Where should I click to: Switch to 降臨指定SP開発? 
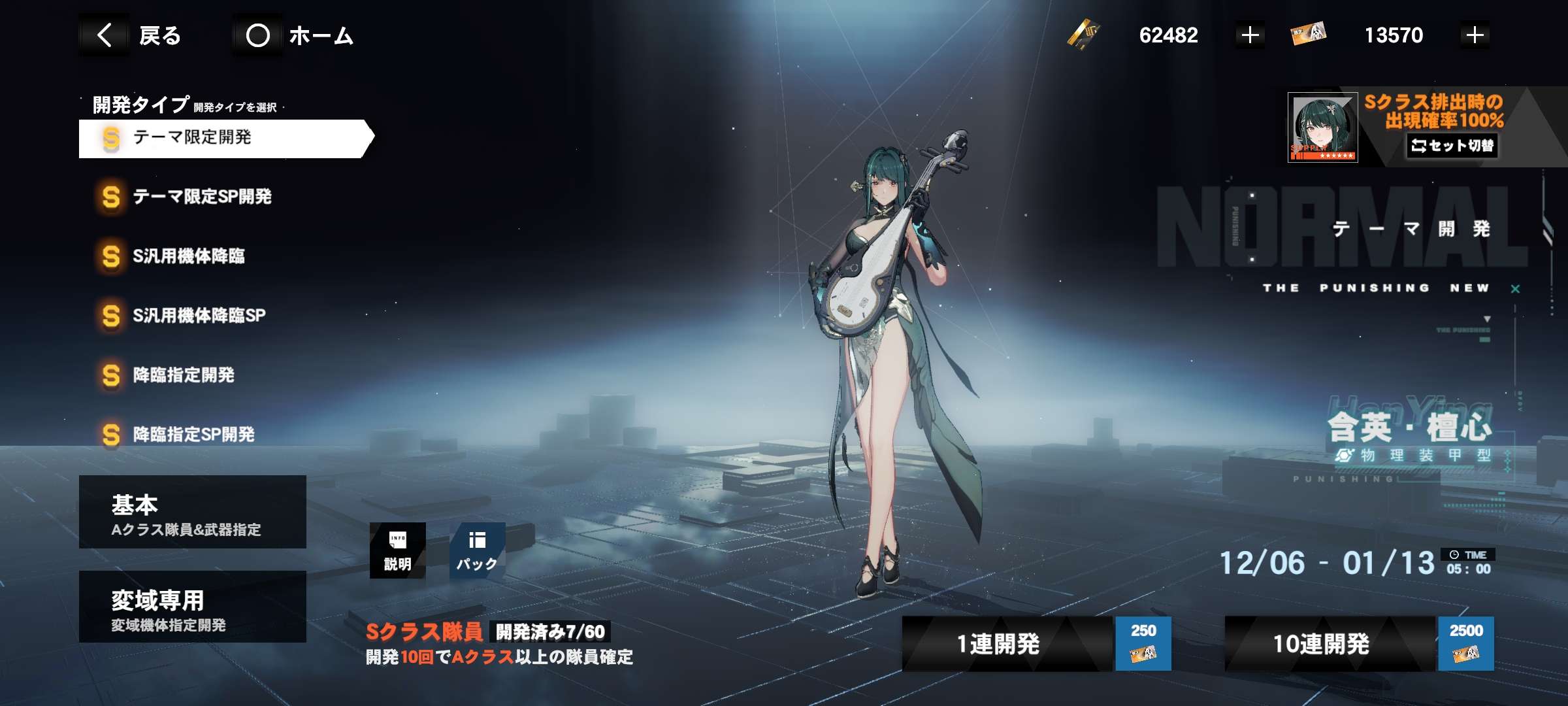[193, 435]
